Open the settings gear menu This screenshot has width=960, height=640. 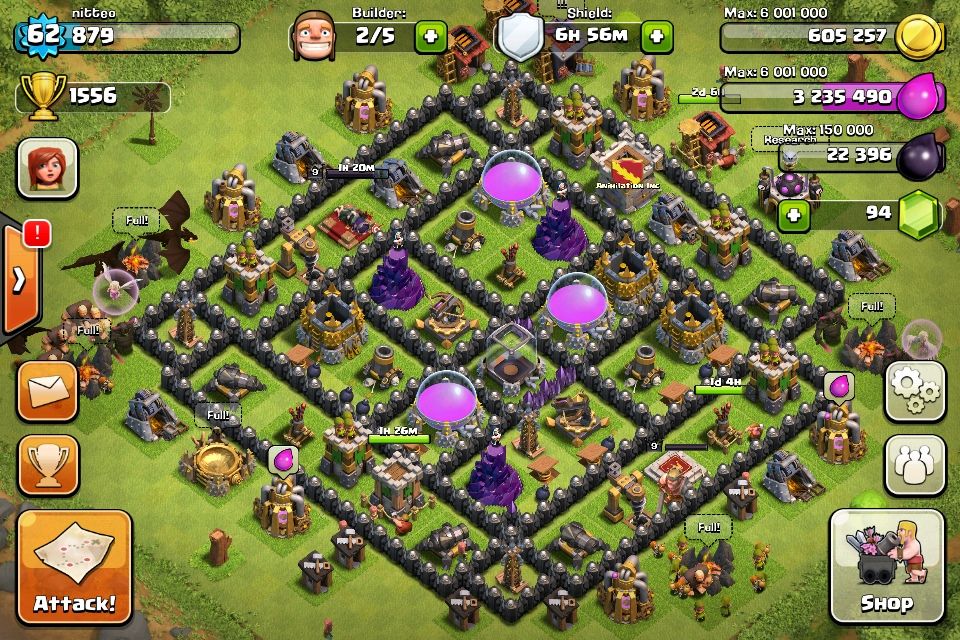coord(915,391)
